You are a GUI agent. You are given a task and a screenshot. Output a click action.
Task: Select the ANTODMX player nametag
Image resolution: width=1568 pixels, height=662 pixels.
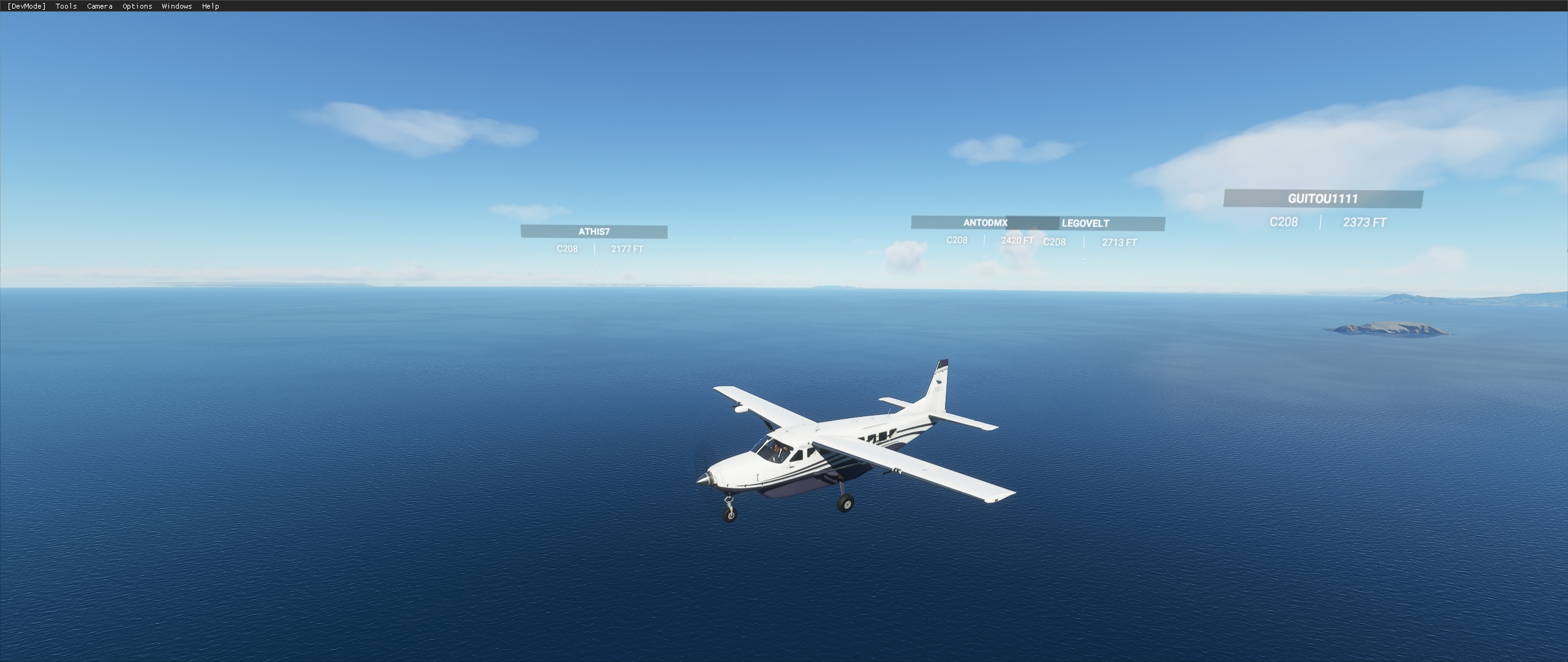(x=985, y=223)
